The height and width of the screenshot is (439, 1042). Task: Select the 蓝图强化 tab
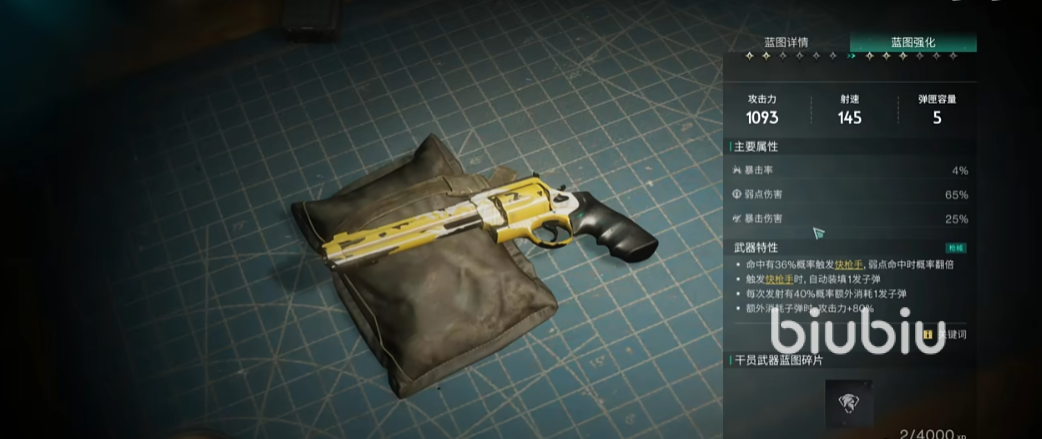coord(912,42)
